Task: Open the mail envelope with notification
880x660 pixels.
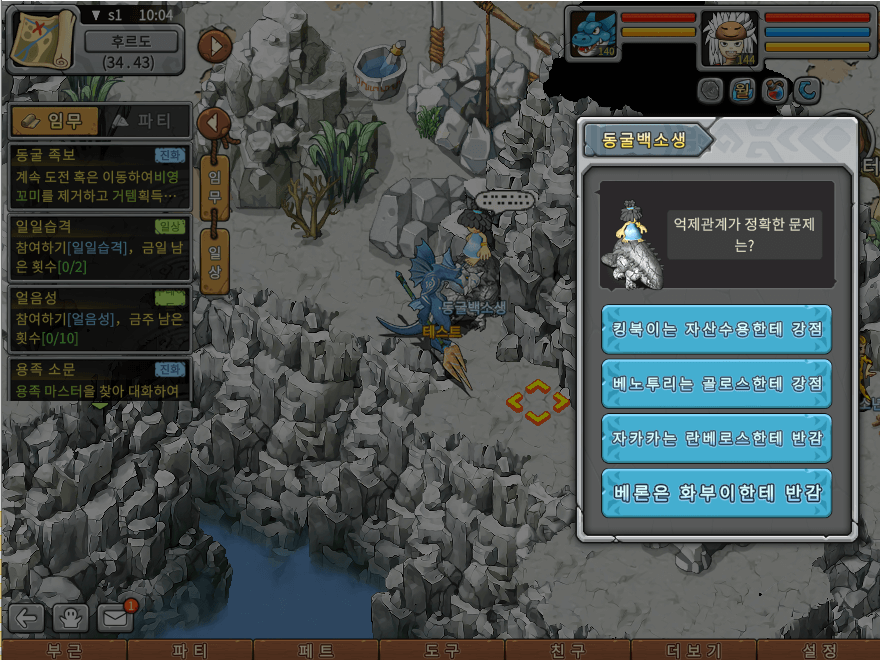Action: [x=116, y=617]
